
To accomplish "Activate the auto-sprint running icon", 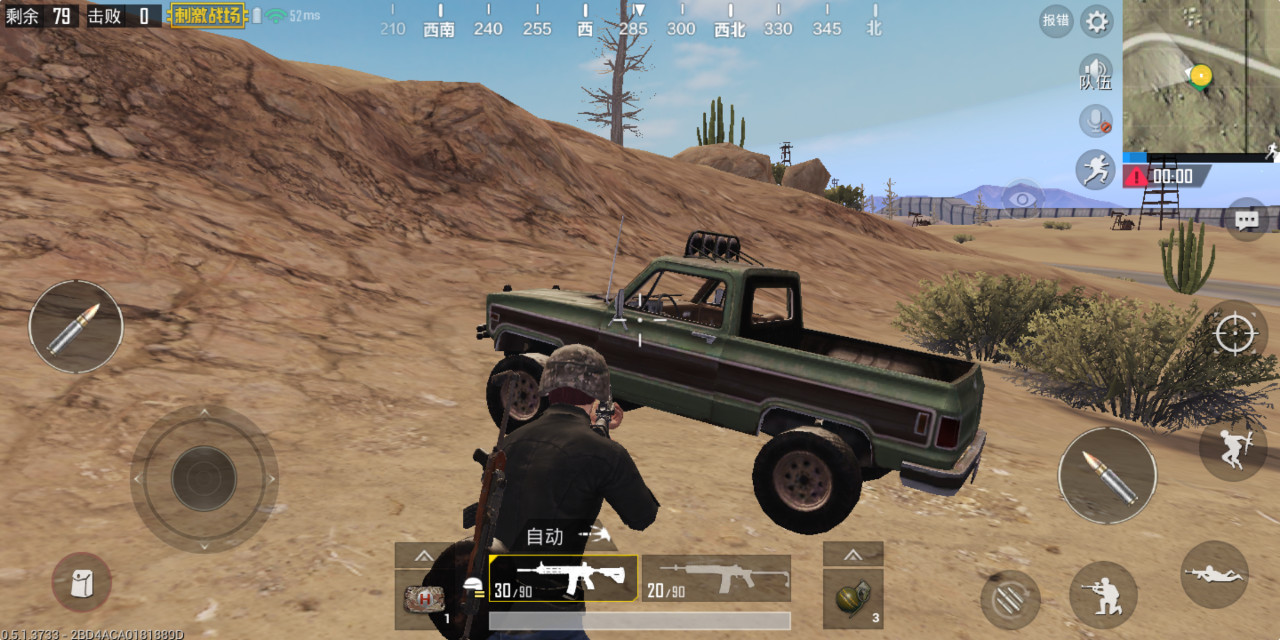I will [1095, 169].
